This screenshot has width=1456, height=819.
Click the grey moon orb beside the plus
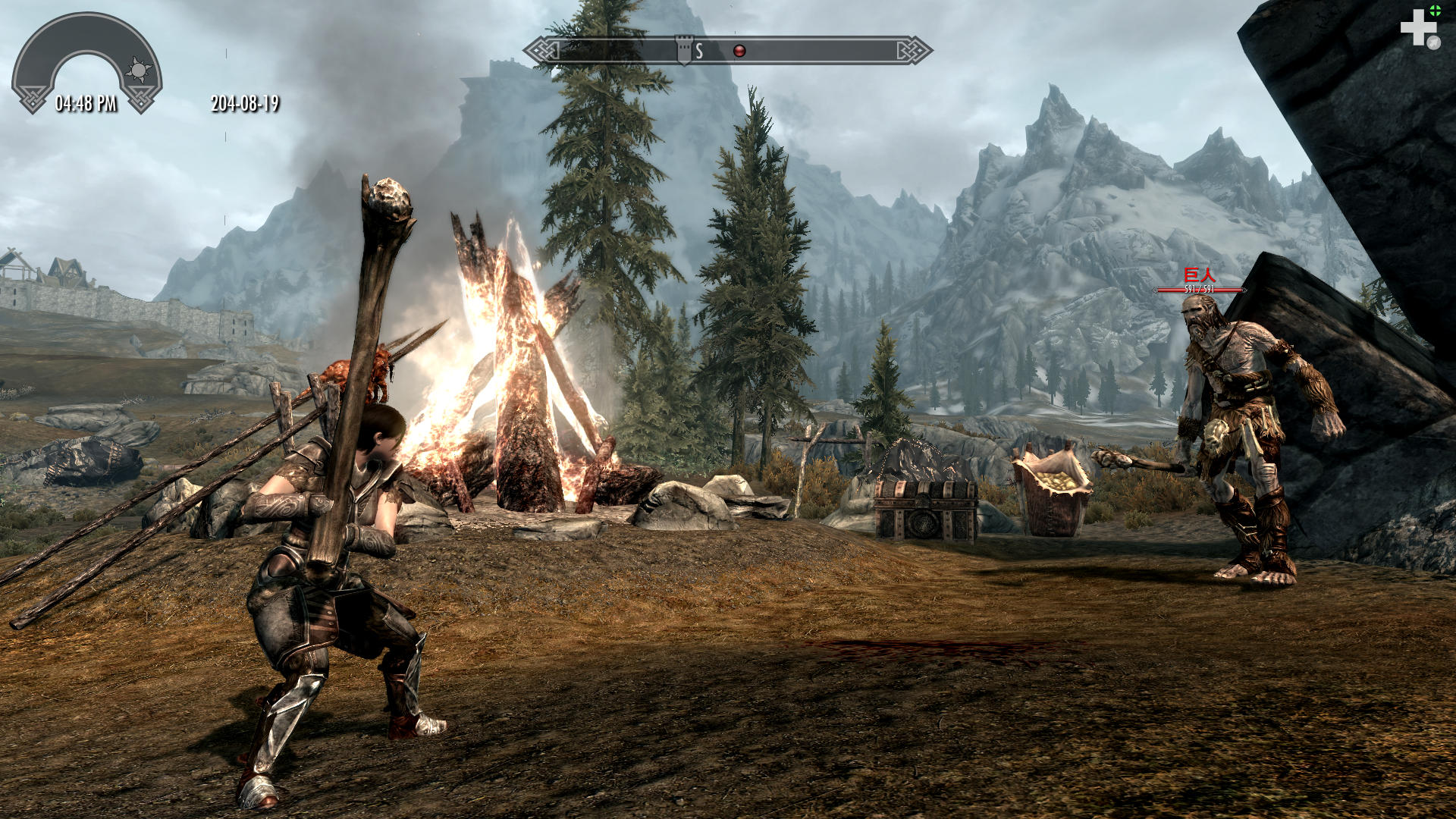(x=1433, y=43)
